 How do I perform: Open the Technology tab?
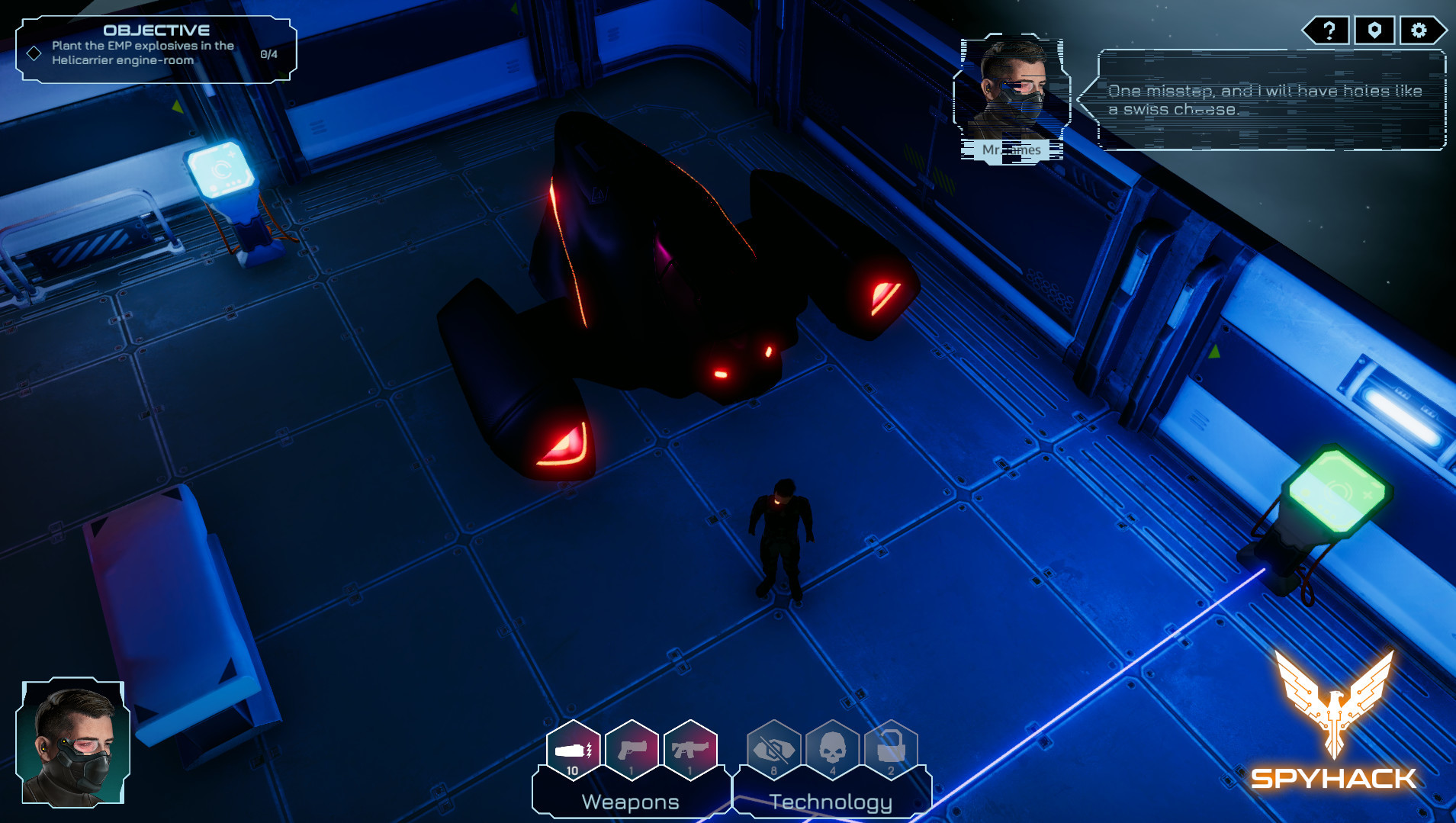pyautogui.click(x=831, y=802)
